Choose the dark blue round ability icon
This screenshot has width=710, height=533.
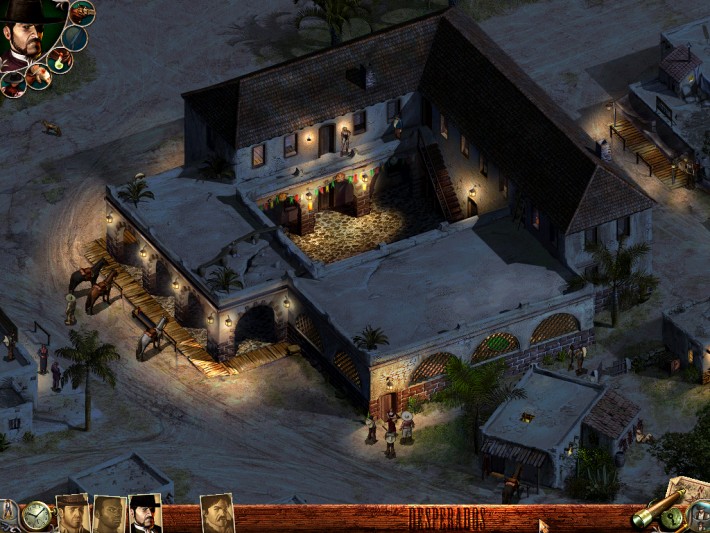tap(74, 38)
